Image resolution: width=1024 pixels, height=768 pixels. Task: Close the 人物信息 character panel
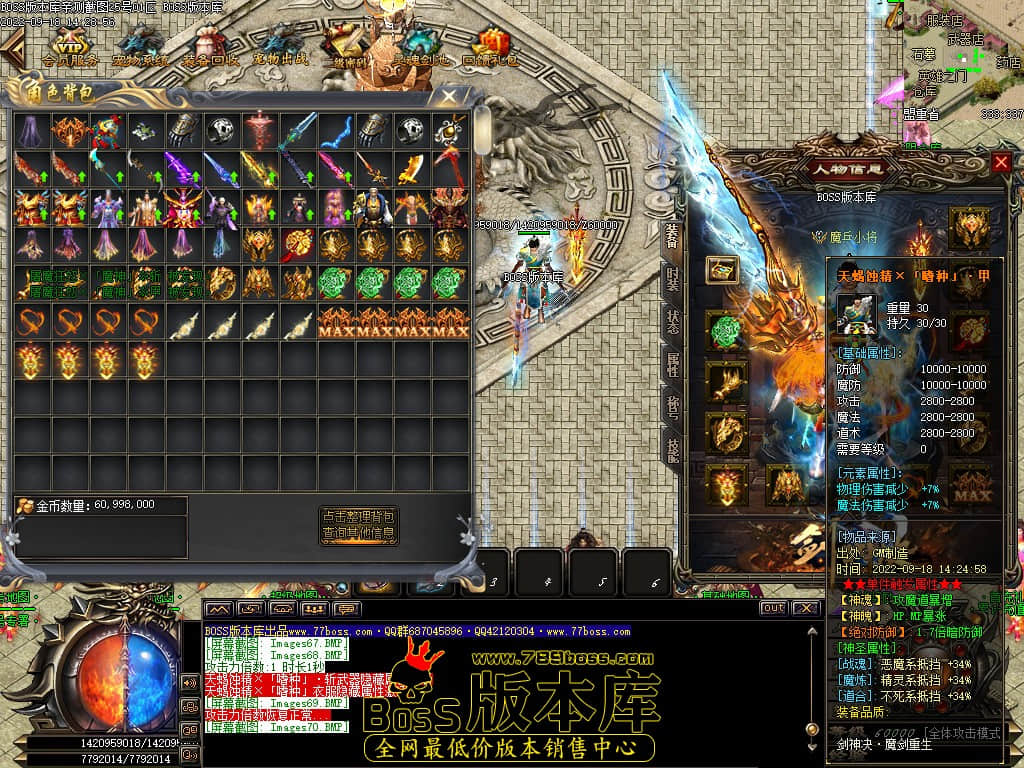point(1001,162)
